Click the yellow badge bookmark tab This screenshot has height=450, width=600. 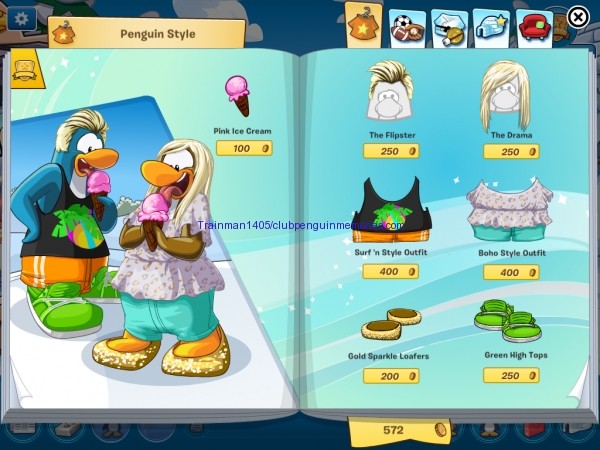(22, 69)
